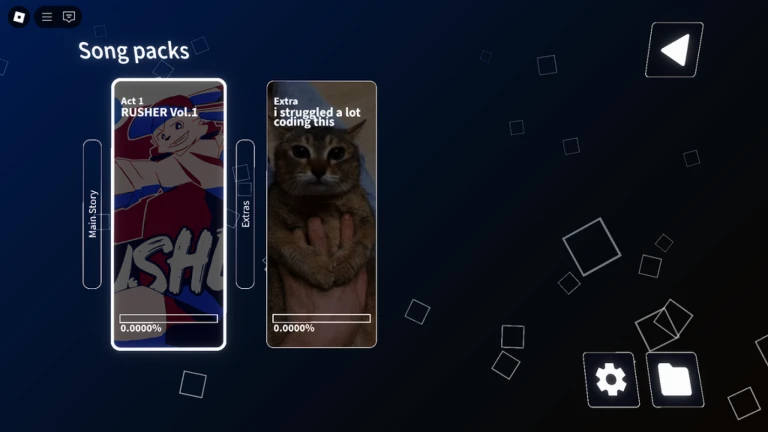The height and width of the screenshot is (432, 768).
Task: Open the Roblox logo menu
Action: click(19, 17)
